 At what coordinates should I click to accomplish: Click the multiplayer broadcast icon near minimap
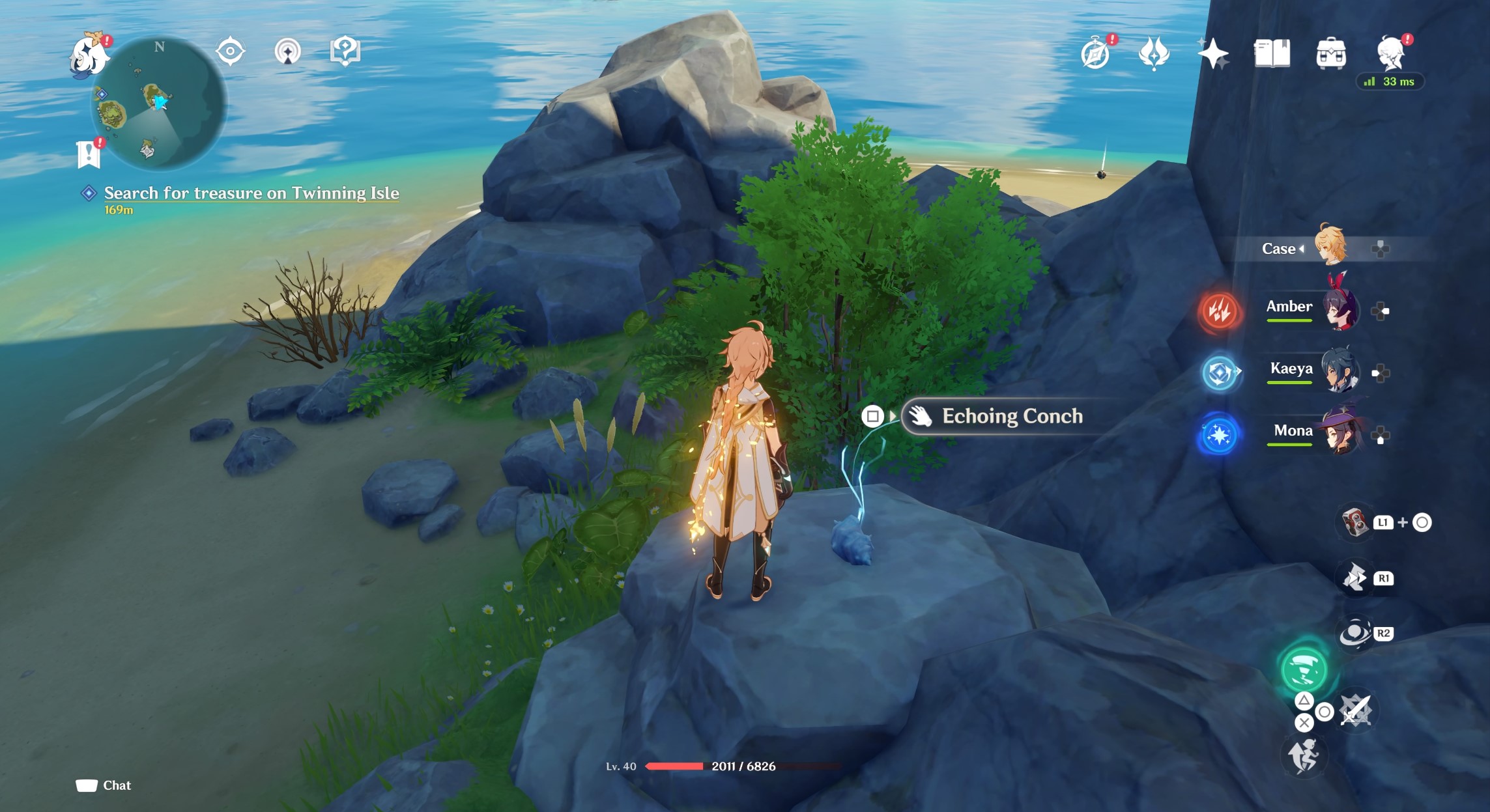tap(287, 49)
